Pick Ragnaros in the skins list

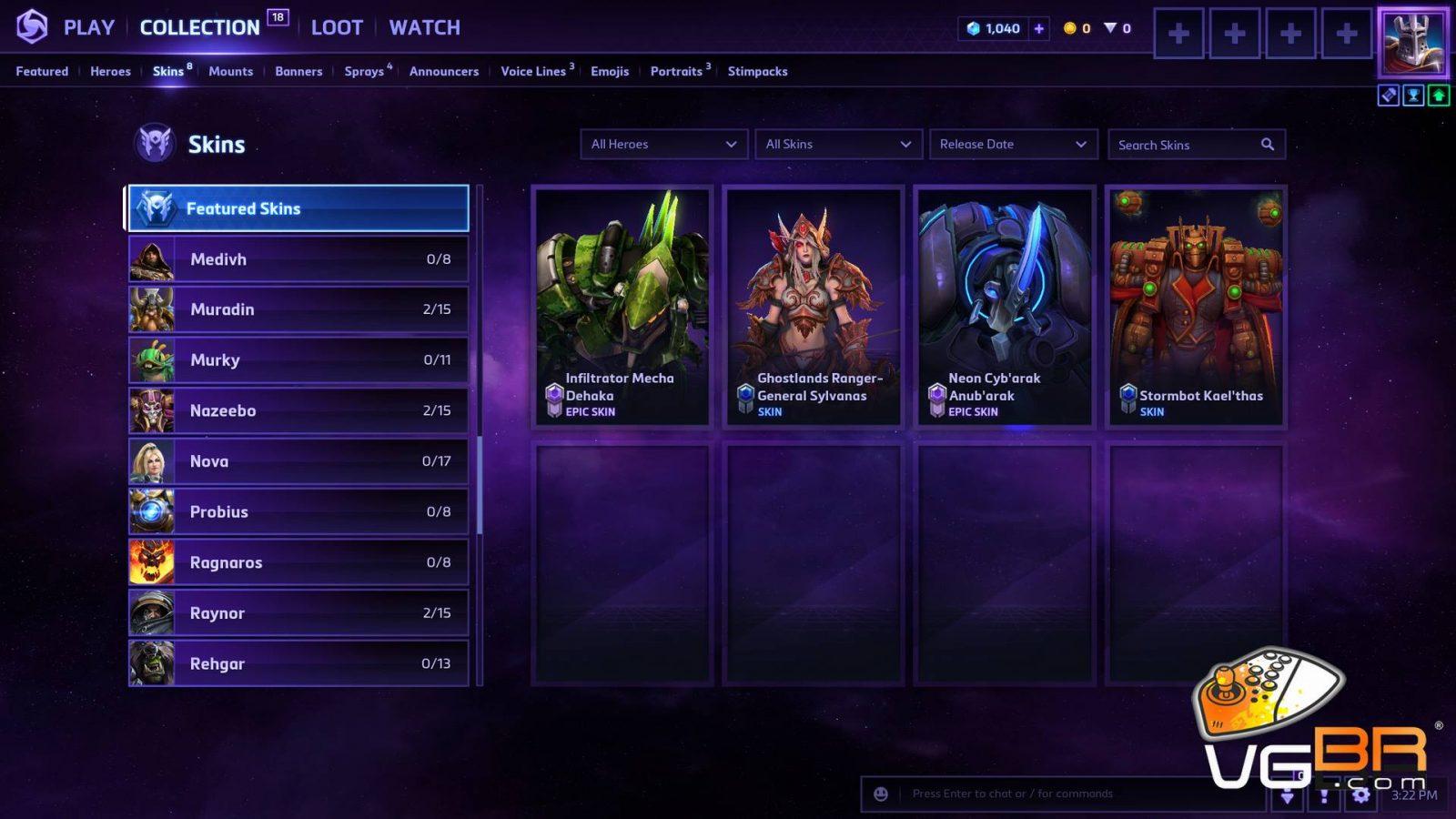point(298,562)
